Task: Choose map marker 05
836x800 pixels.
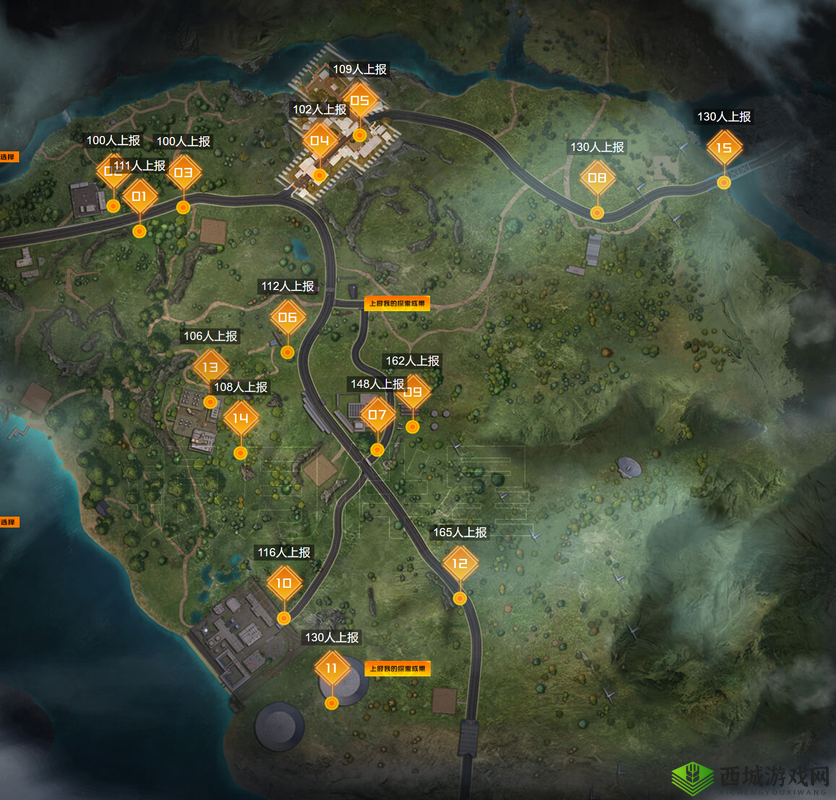Action: coord(360,100)
